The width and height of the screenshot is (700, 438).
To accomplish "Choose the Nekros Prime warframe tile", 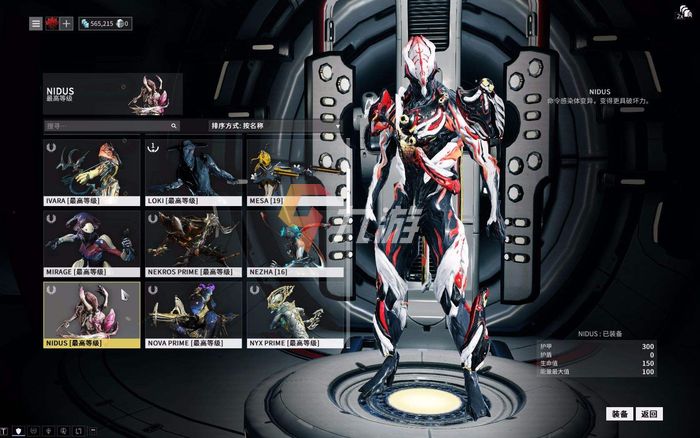I will (193, 242).
